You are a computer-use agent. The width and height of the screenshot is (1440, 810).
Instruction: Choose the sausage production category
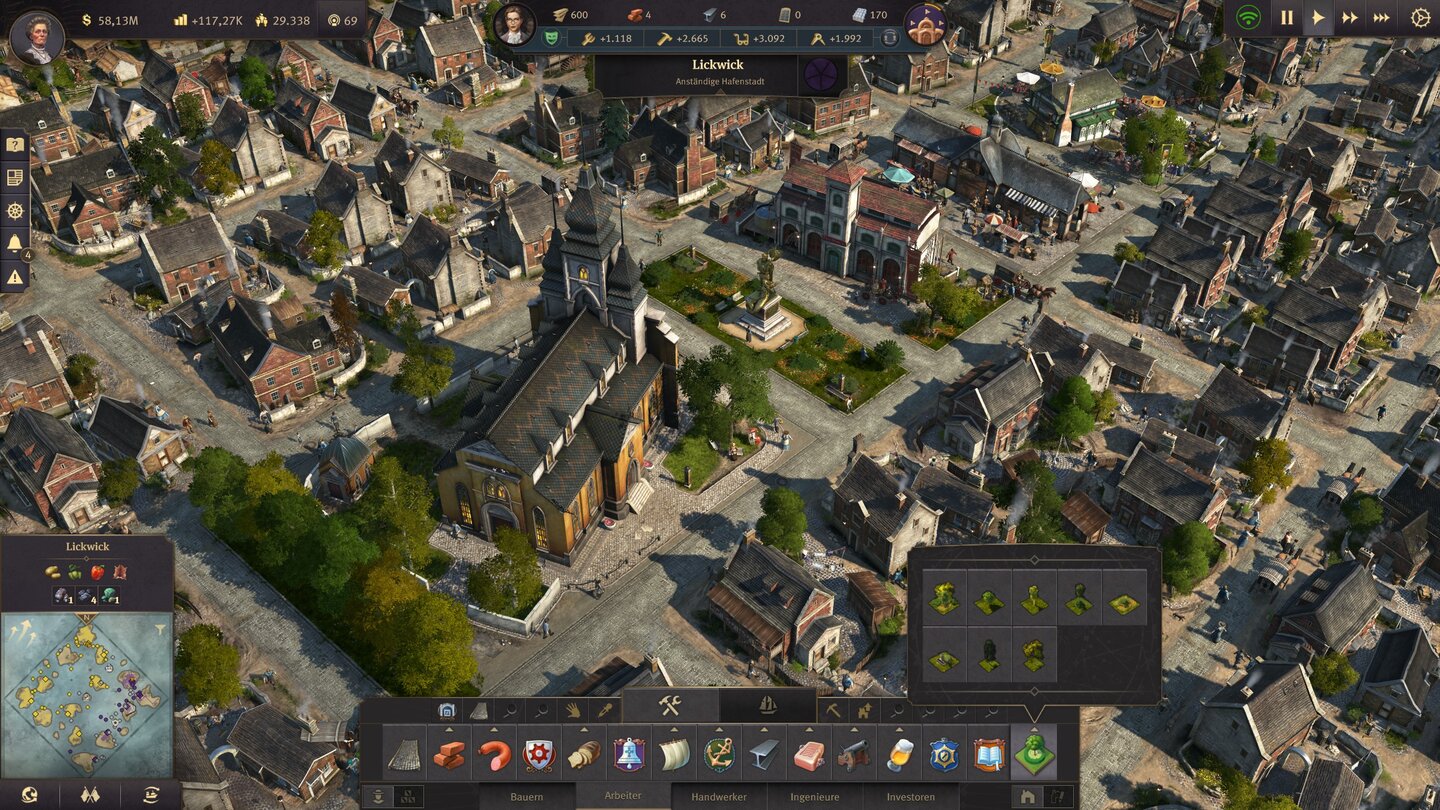pyautogui.click(x=494, y=755)
